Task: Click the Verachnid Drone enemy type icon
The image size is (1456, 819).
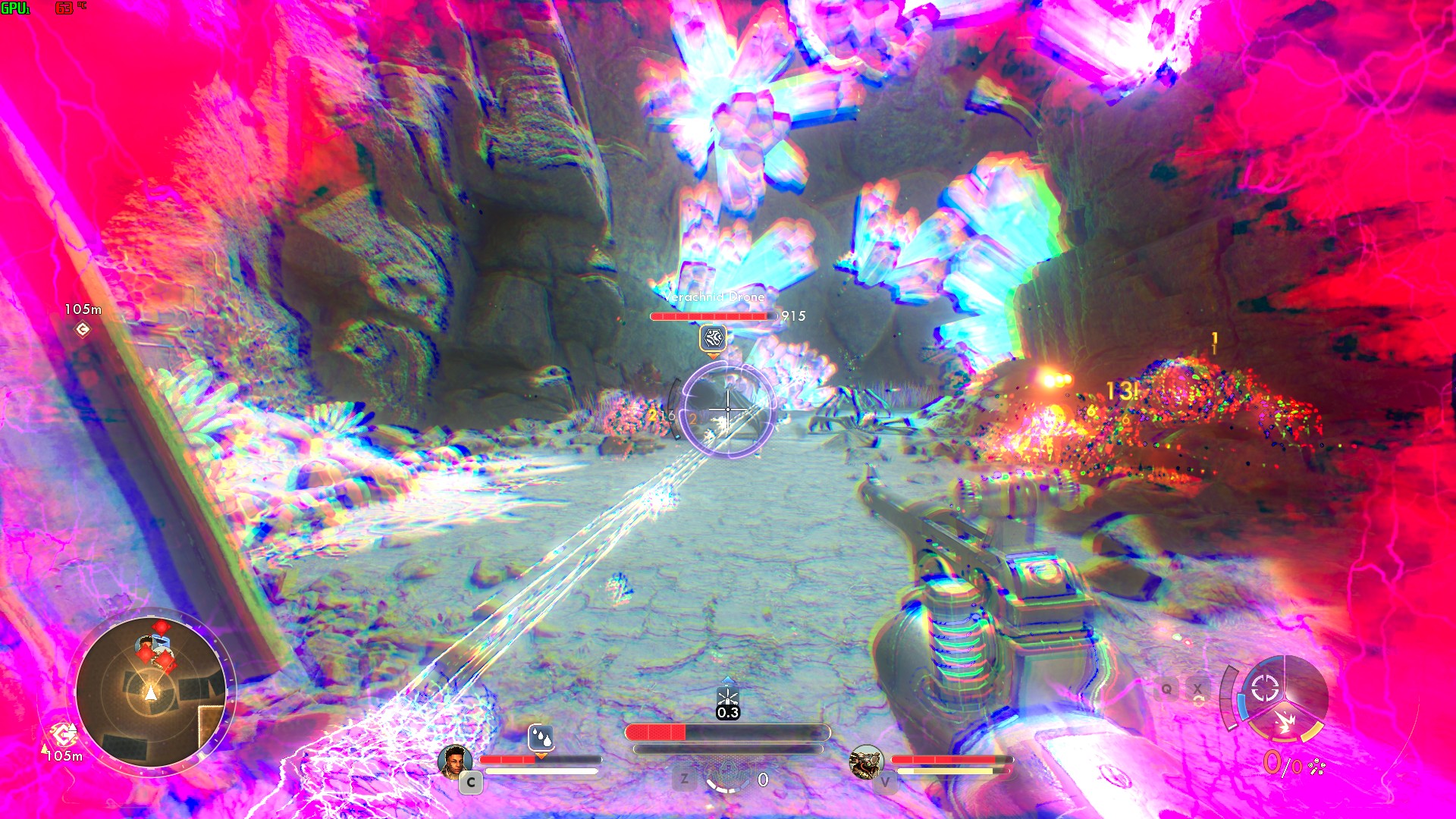Action: [713, 338]
